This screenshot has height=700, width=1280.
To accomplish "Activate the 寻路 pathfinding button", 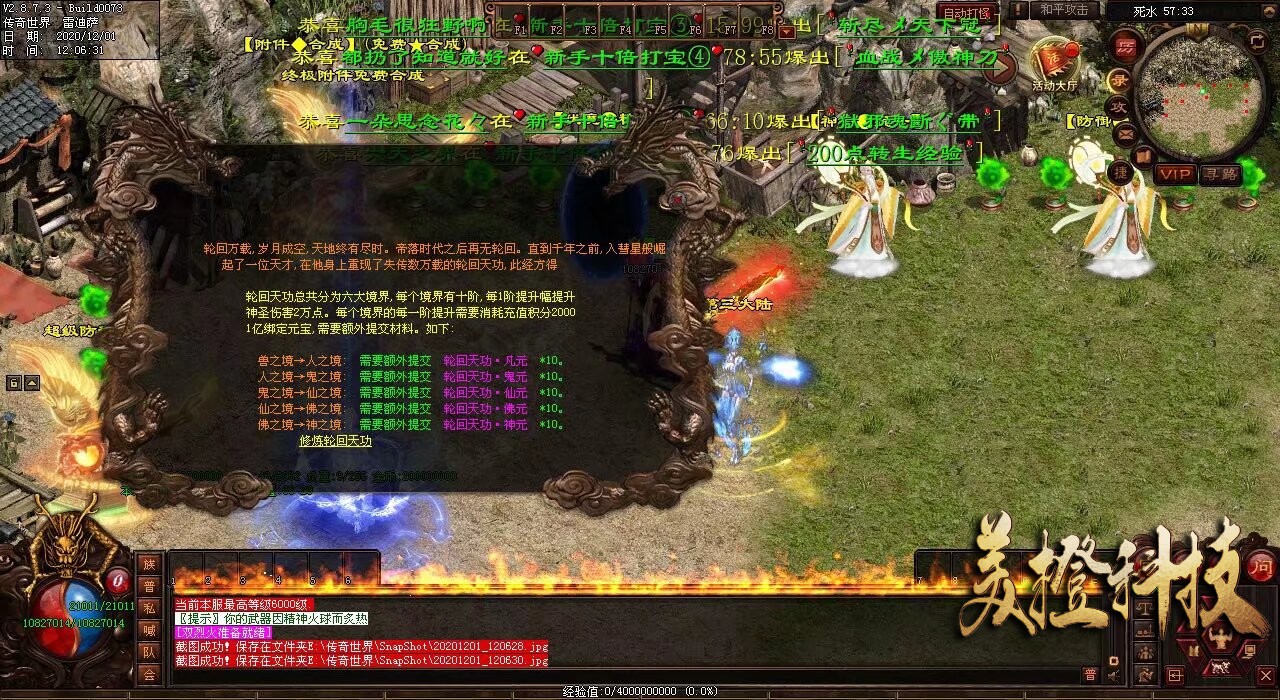I will (1218, 174).
